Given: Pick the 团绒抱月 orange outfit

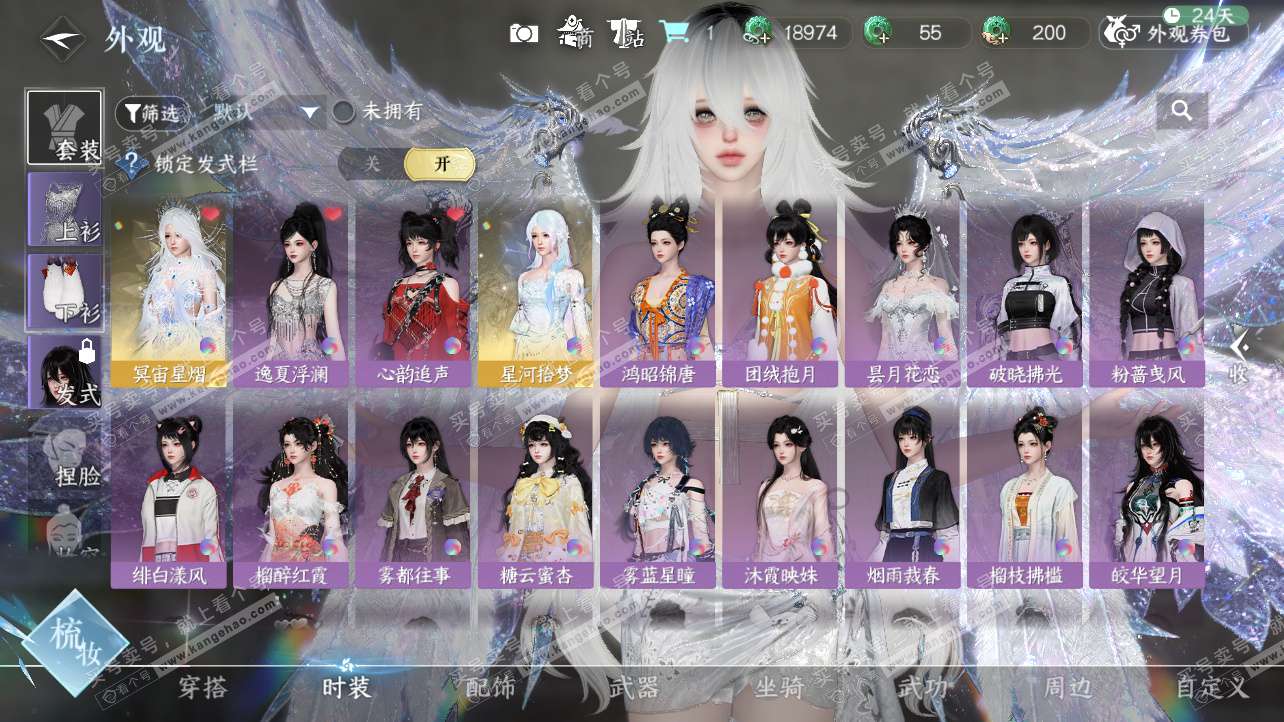Looking at the screenshot, I should click(x=780, y=292).
